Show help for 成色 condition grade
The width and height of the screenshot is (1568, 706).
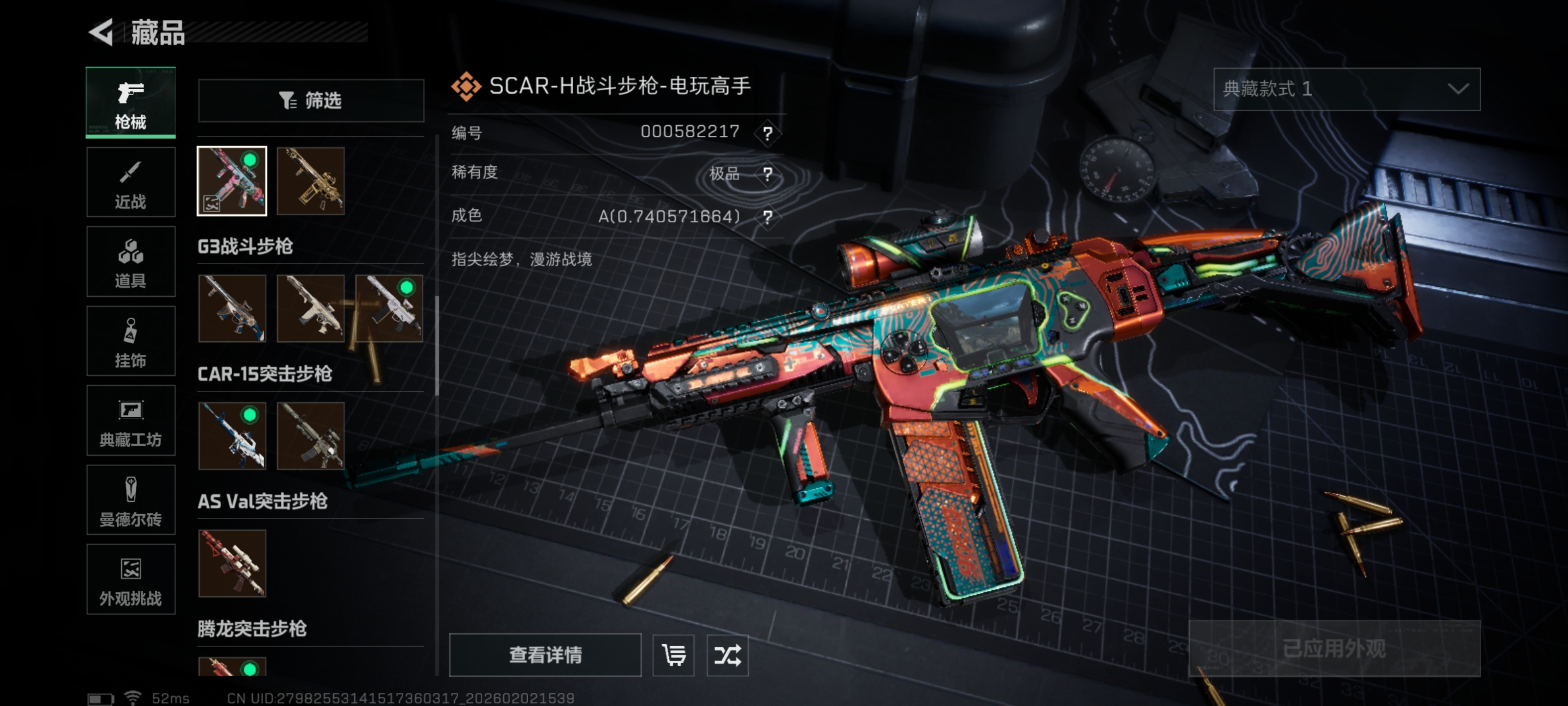(x=767, y=217)
